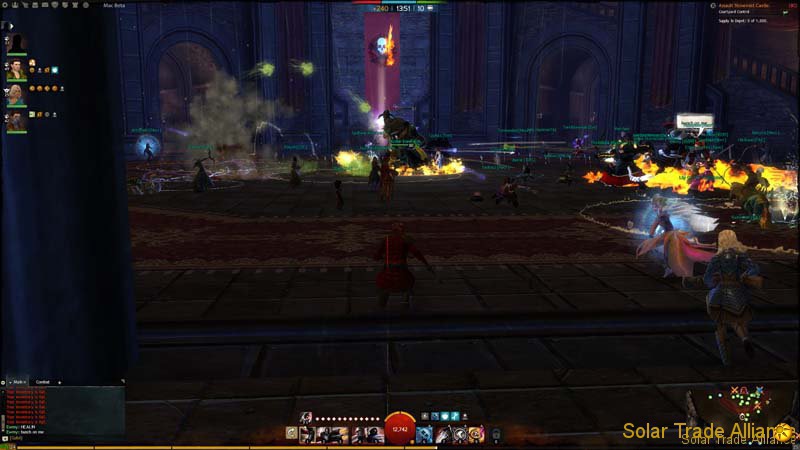Select the dark-haired party member portrait in green

[x=16, y=70]
